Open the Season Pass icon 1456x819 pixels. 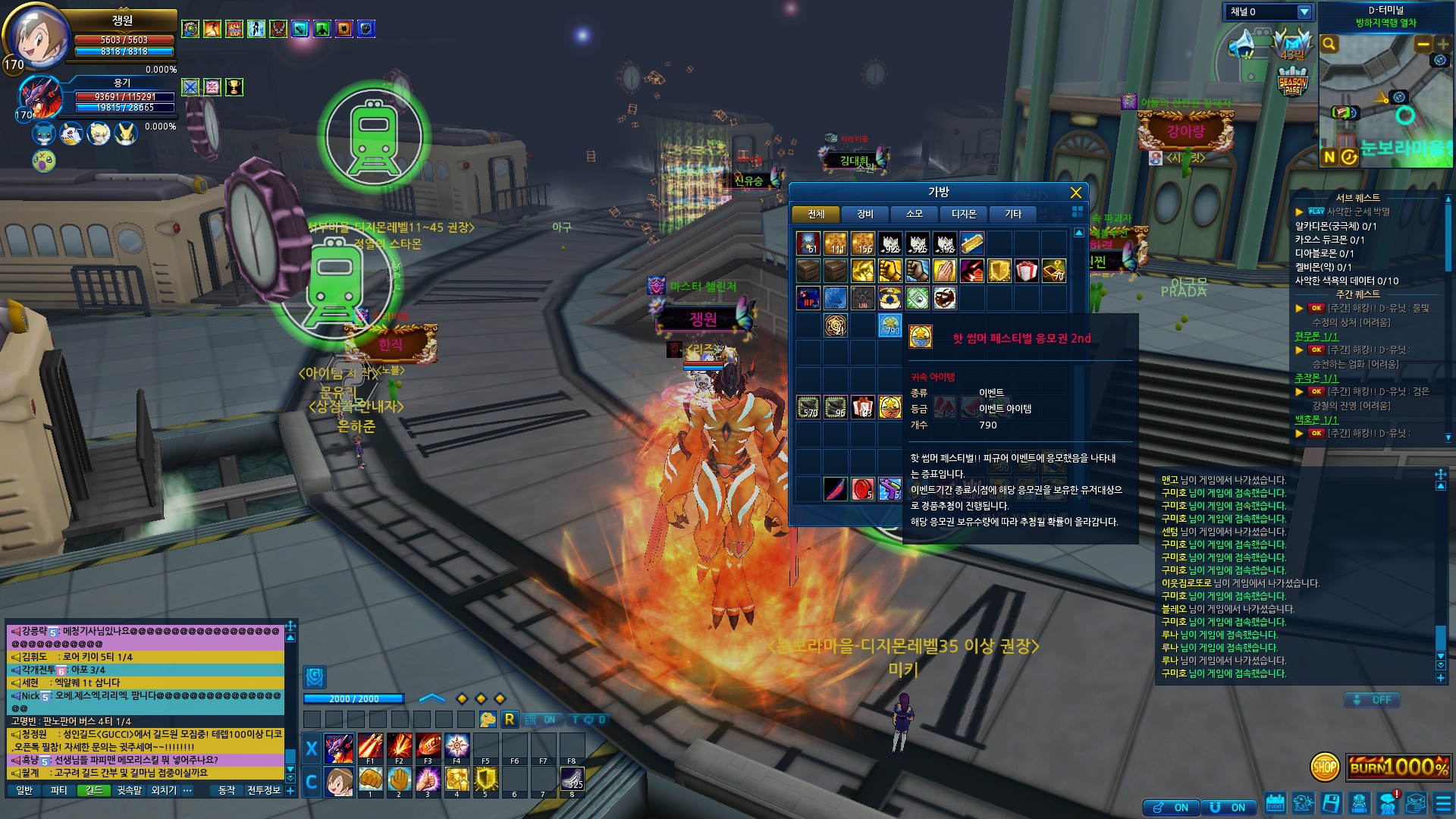(x=1292, y=81)
